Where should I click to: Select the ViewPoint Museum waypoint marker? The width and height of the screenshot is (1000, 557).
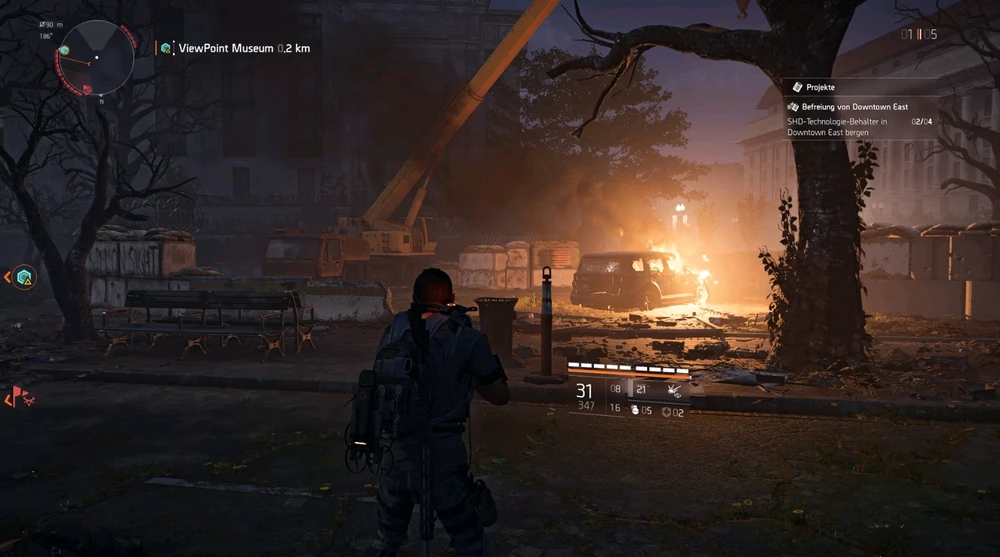tap(166, 47)
